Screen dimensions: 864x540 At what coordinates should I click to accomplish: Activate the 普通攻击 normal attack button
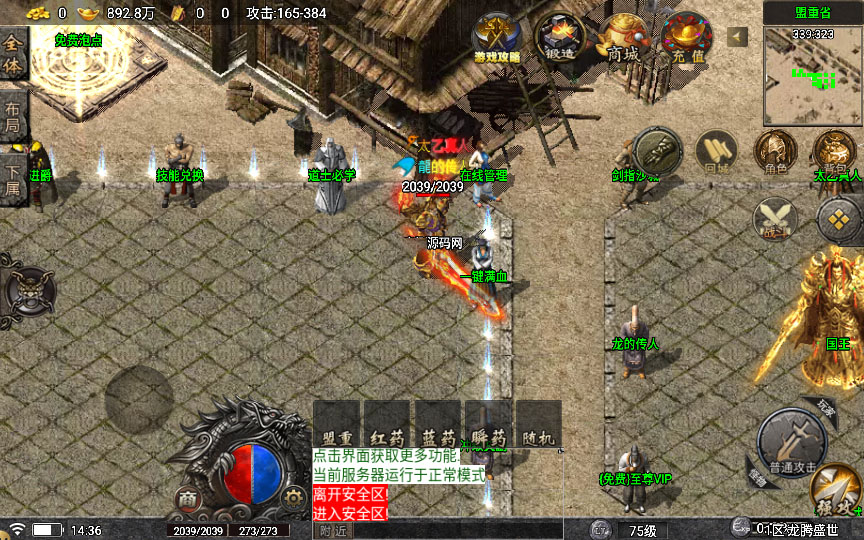point(792,440)
